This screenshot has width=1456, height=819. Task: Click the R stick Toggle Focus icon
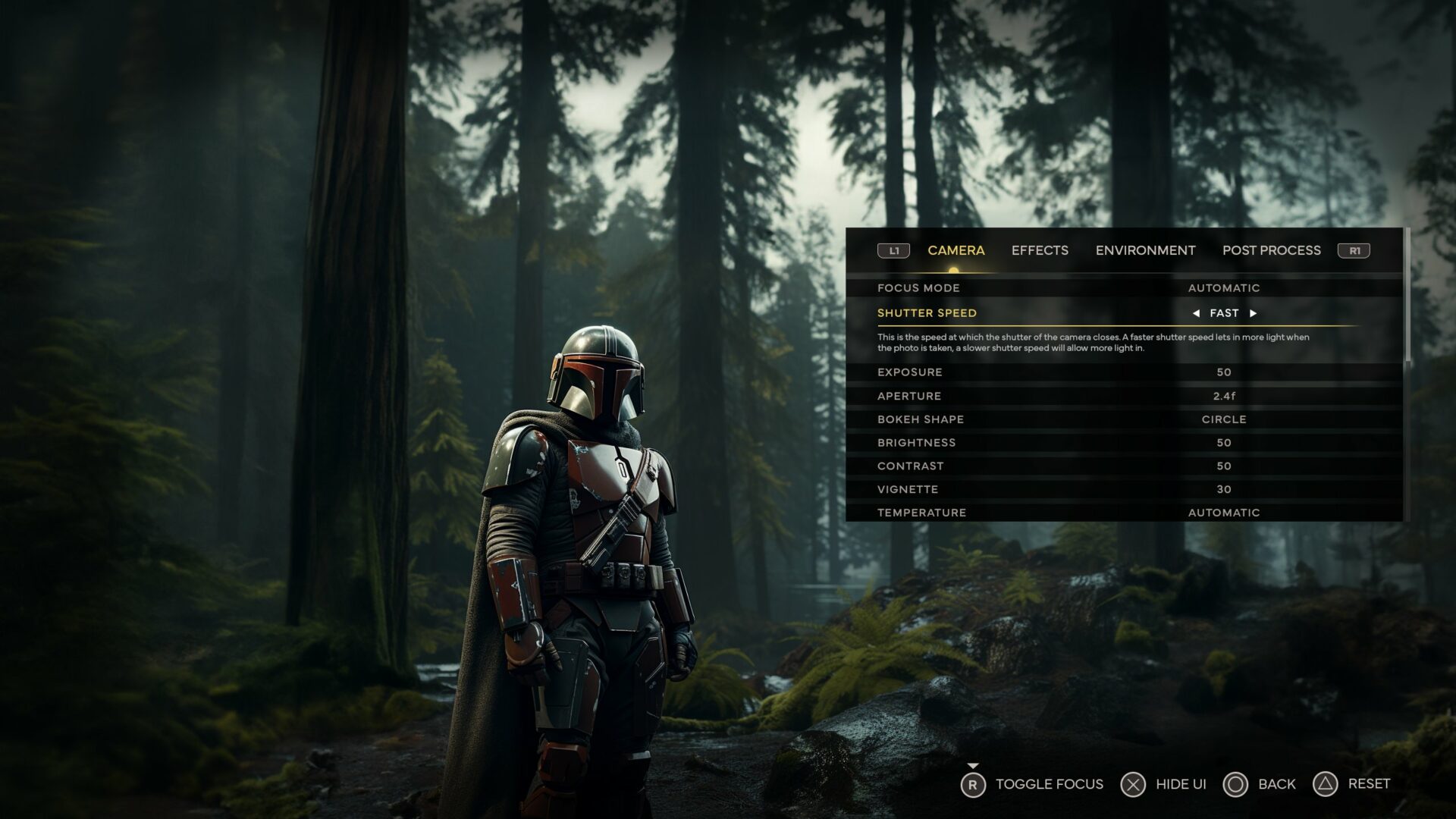[974, 783]
